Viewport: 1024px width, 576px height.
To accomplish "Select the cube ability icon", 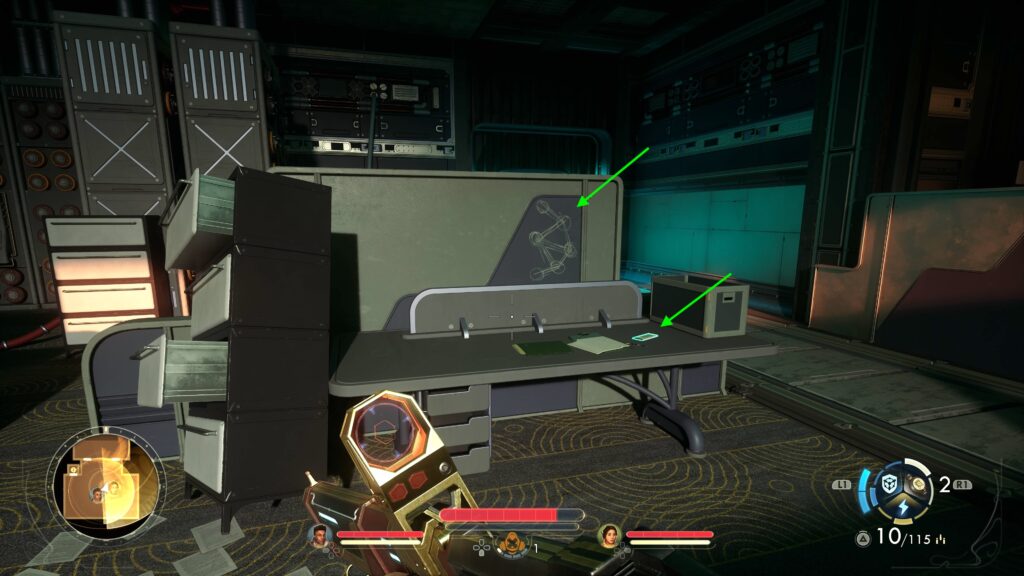I will coord(889,484).
